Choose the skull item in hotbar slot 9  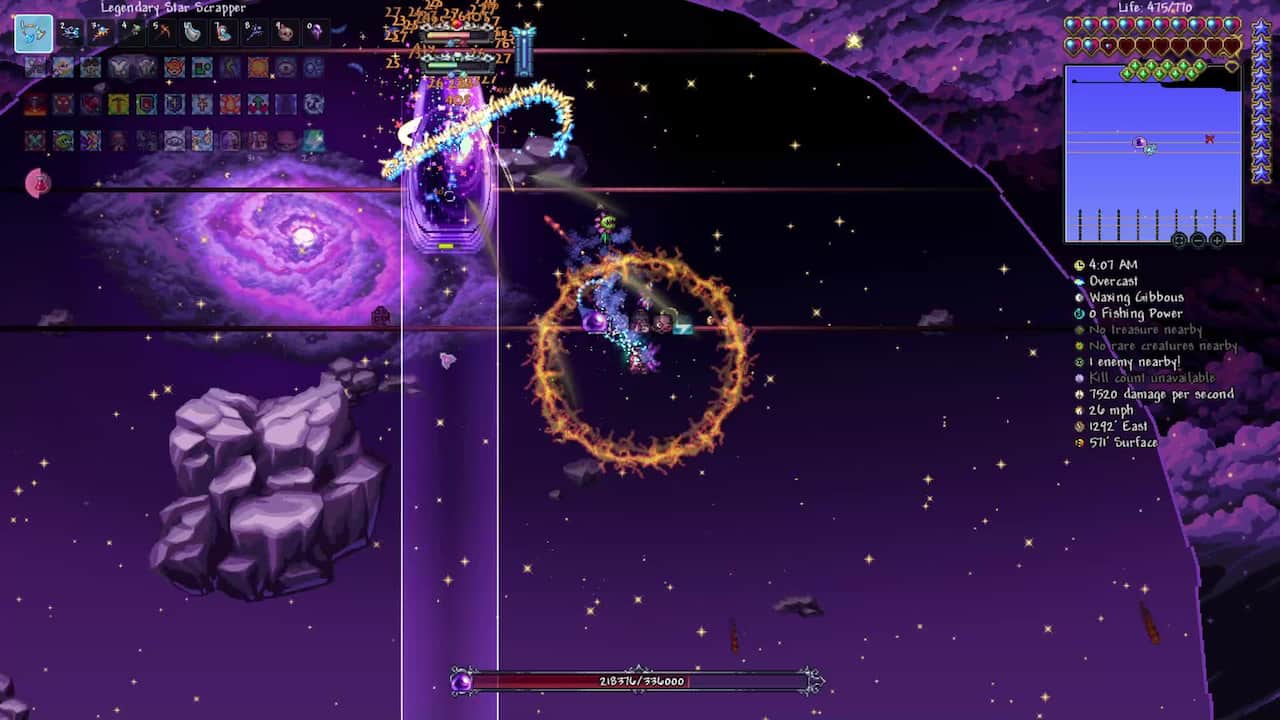[x=285, y=33]
